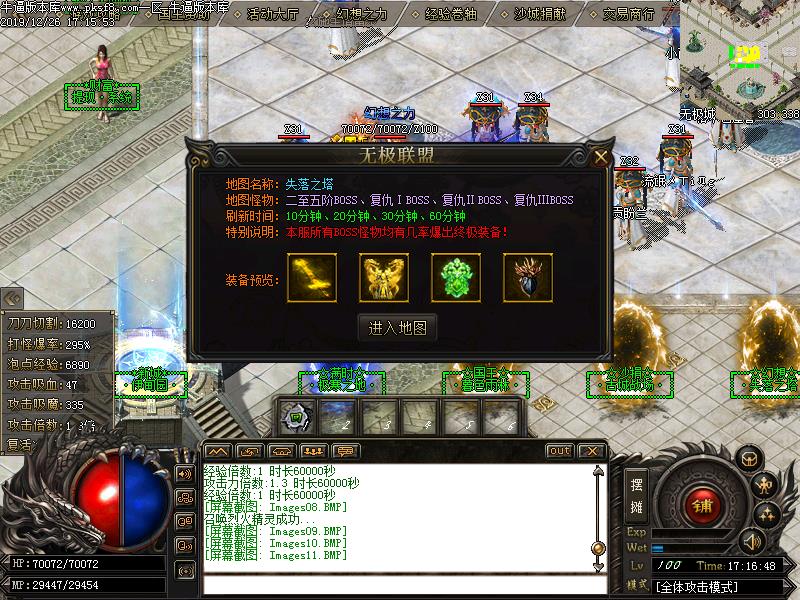Viewport: 800px width, 600px height.
Task: Select the green jade equipment preview
Action: click(456, 278)
